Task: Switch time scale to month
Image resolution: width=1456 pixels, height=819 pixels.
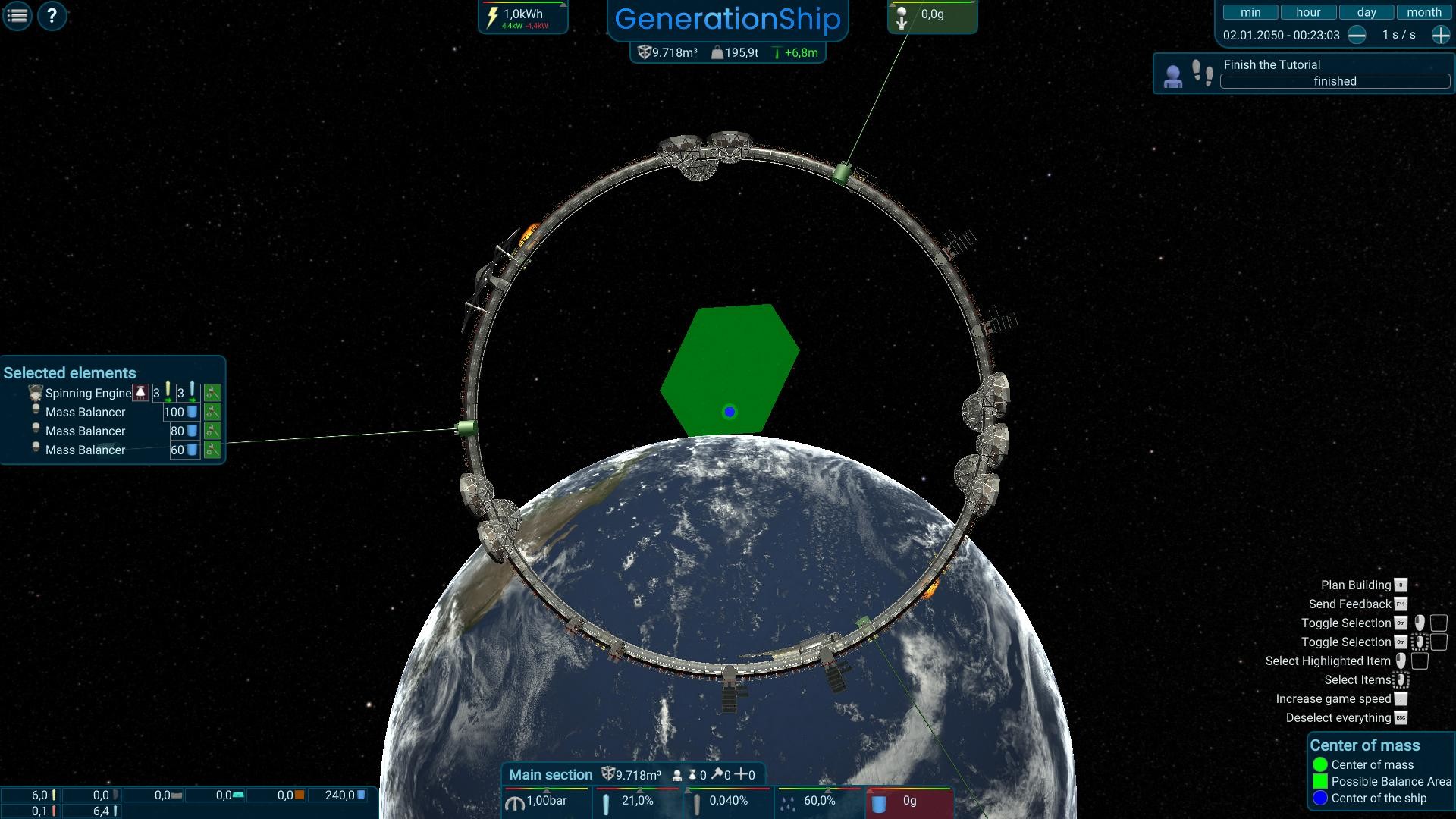Action: [1424, 11]
